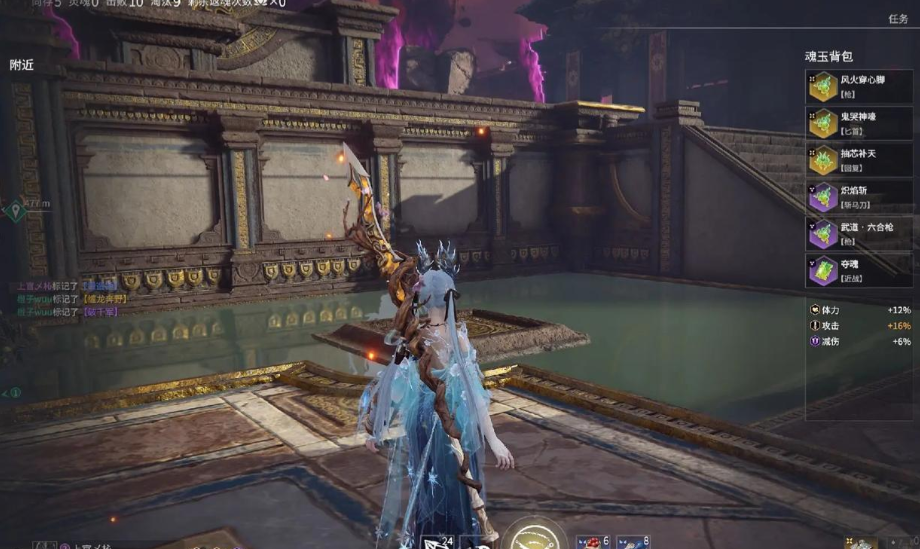The image size is (920, 549).
Task: Select the 炽焰斩 soul jade slot
Action: pos(858,197)
